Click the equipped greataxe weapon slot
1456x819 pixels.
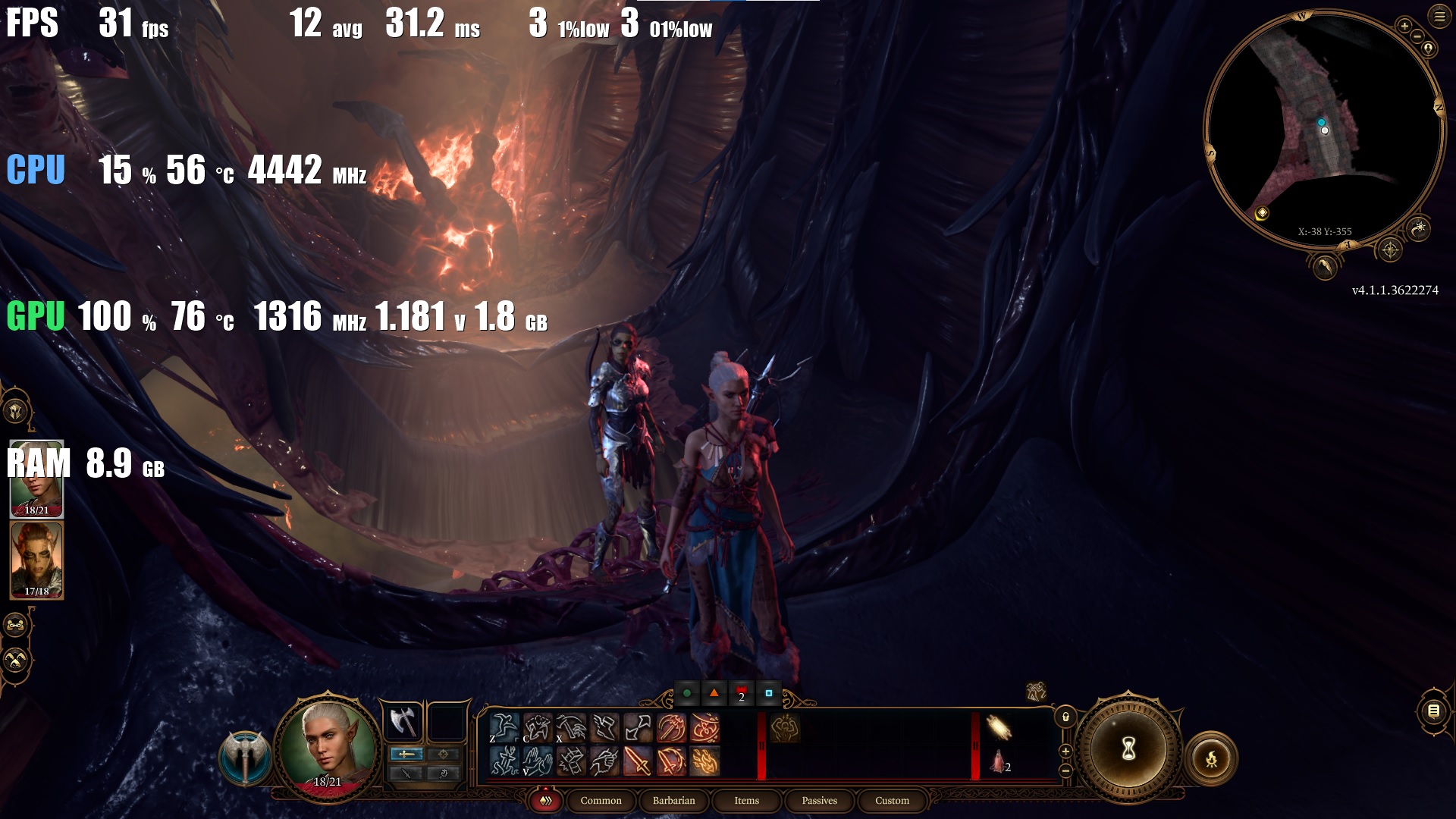403,721
